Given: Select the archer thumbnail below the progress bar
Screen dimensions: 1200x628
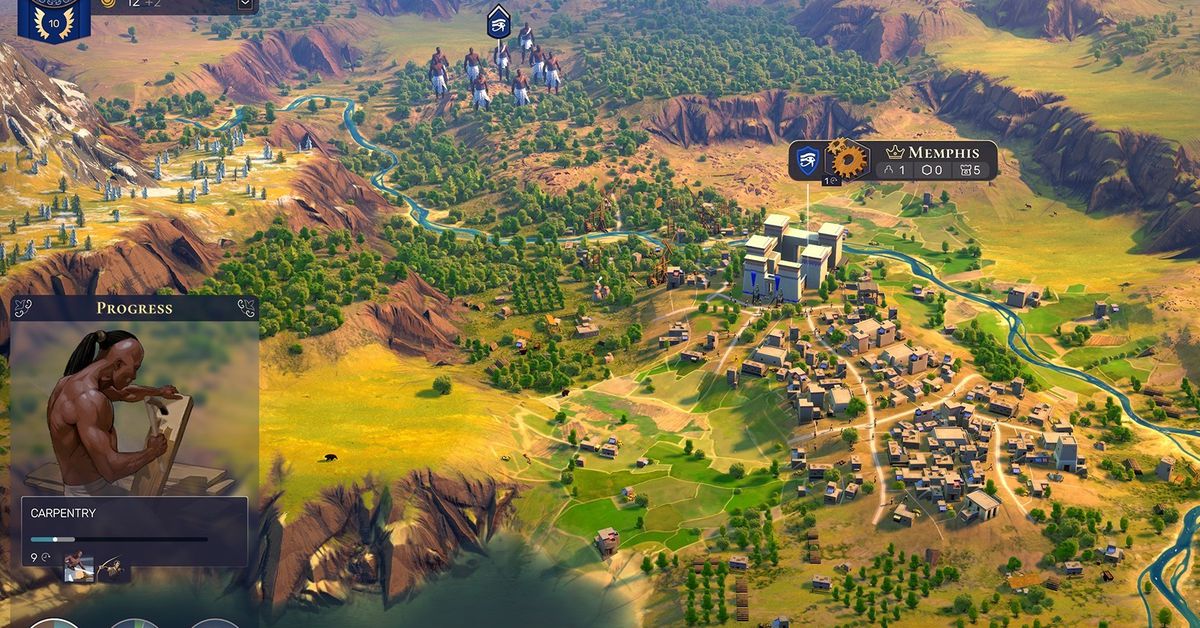Looking at the screenshot, I should pyautogui.click(x=111, y=568).
